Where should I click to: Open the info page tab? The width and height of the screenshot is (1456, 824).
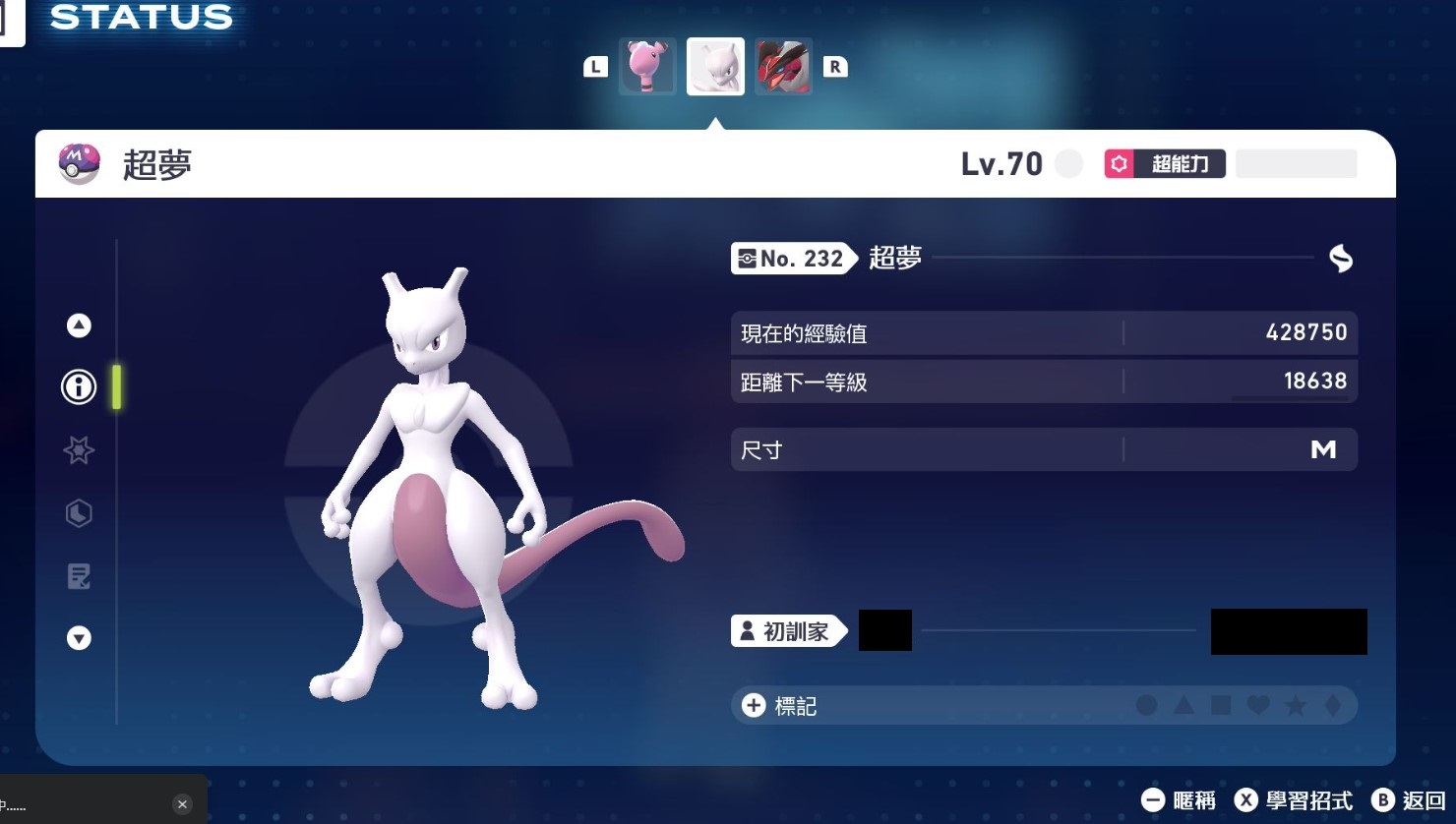(x=79, y=387)
